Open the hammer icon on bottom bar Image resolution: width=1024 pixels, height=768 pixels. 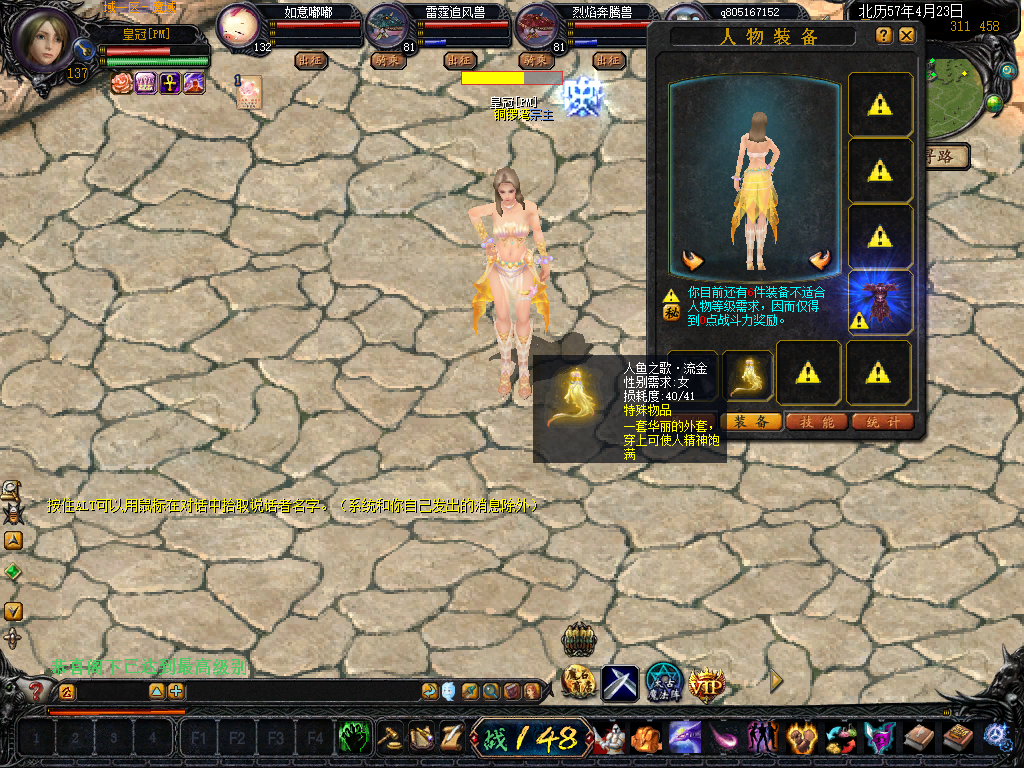pos(390,739)
